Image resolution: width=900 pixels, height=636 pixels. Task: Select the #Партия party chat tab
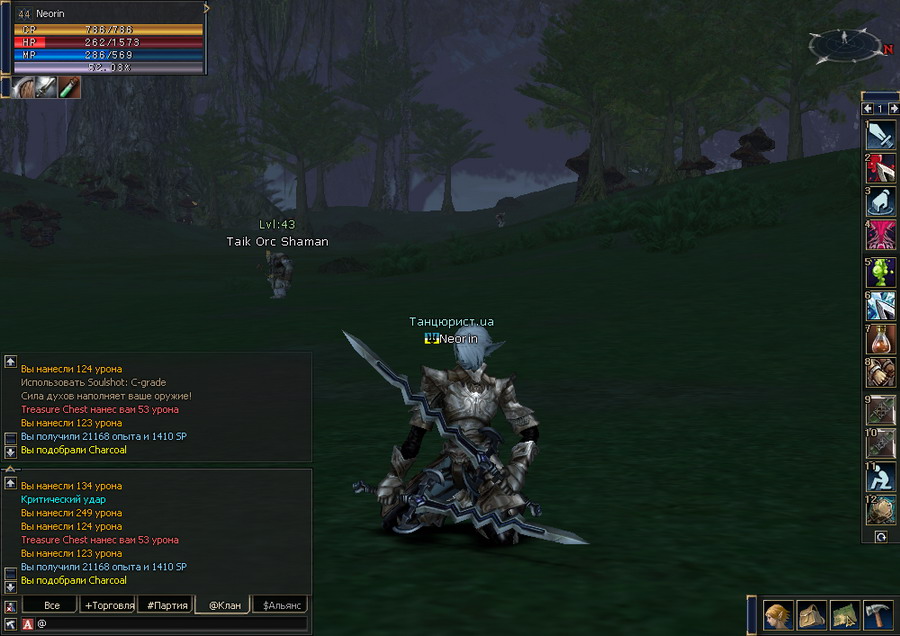click(165, 605)
